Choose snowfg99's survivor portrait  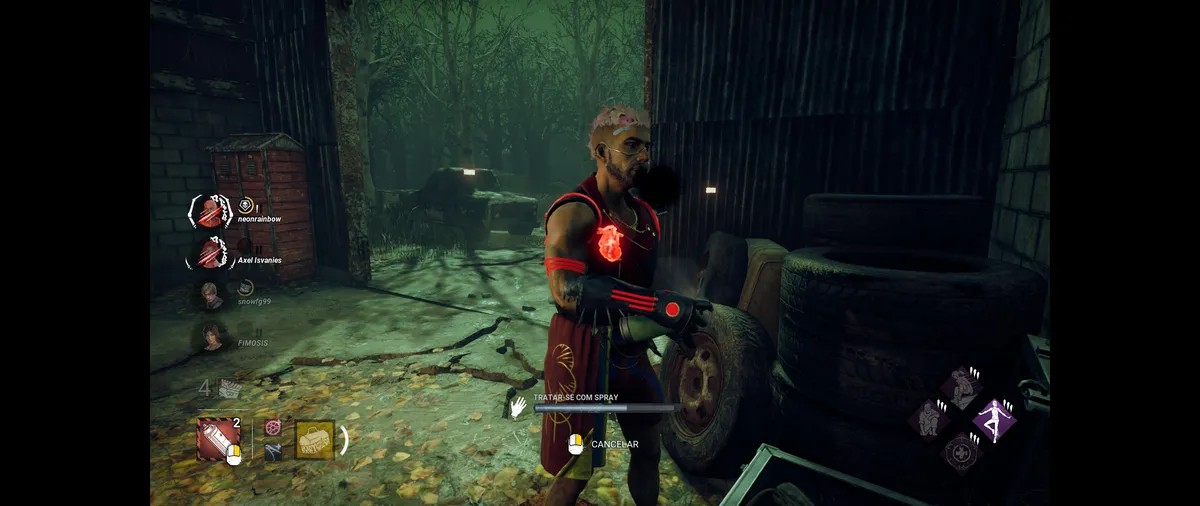click(x=211, y=294)
